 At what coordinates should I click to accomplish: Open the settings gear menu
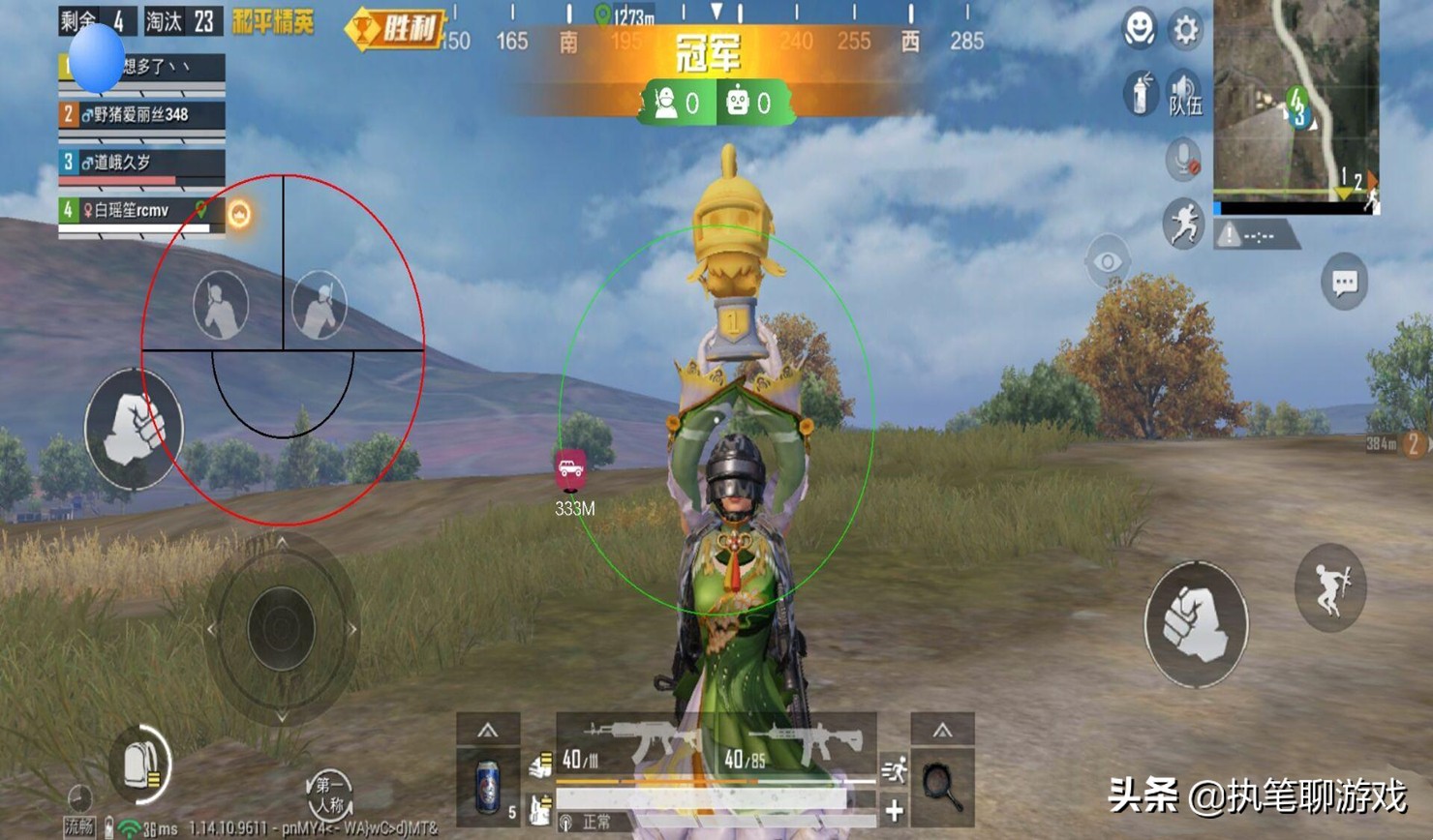pyautogui.click(x=1185, y=30)
